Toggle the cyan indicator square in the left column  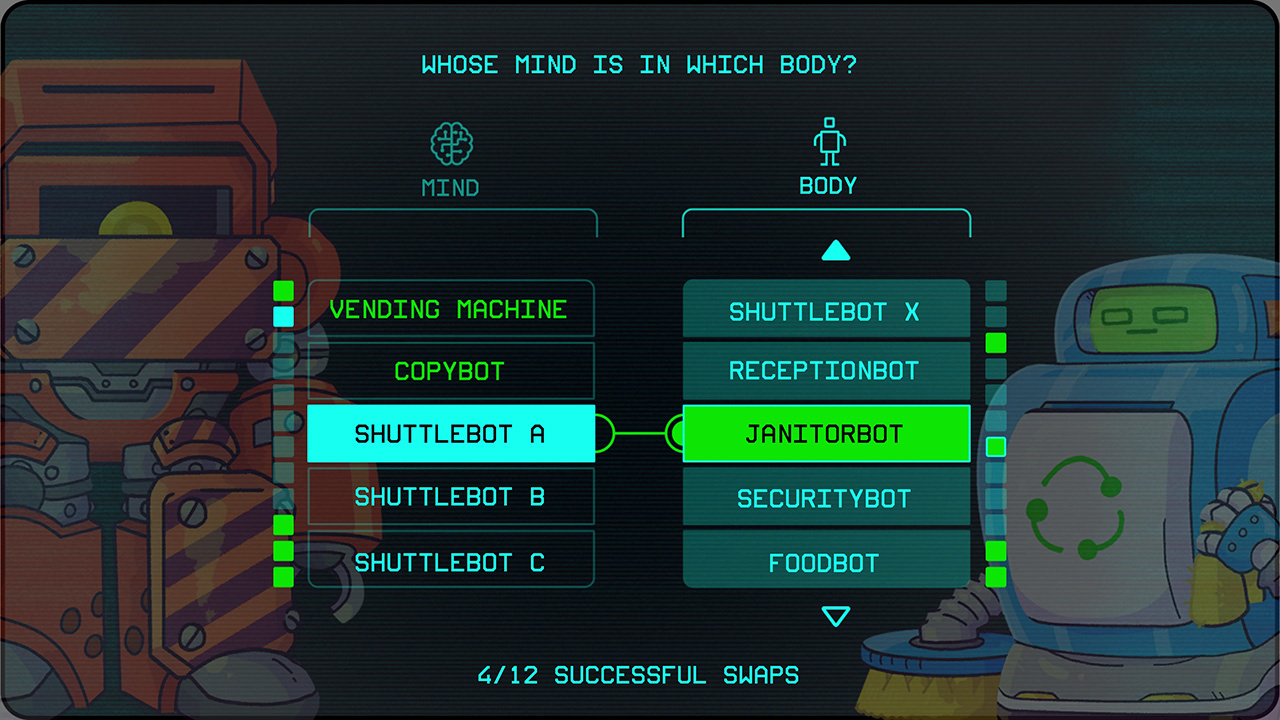[x=284, y=316]
